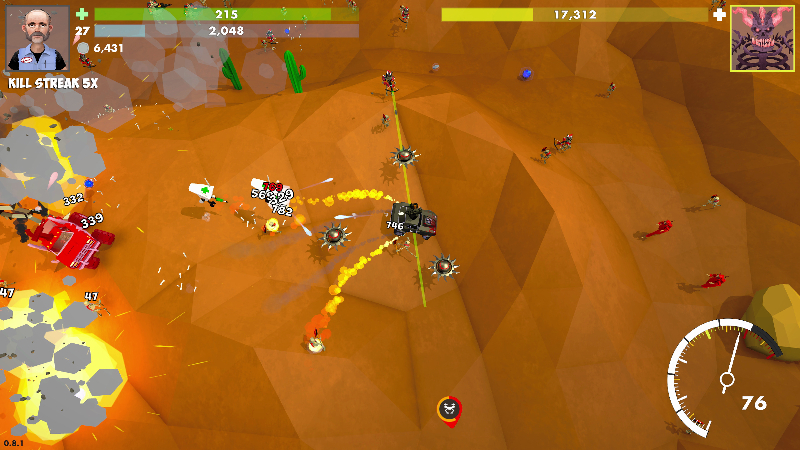Select the demon boss portrait
The width and height of the screenshot is (800, 450).
coord(761,38)
